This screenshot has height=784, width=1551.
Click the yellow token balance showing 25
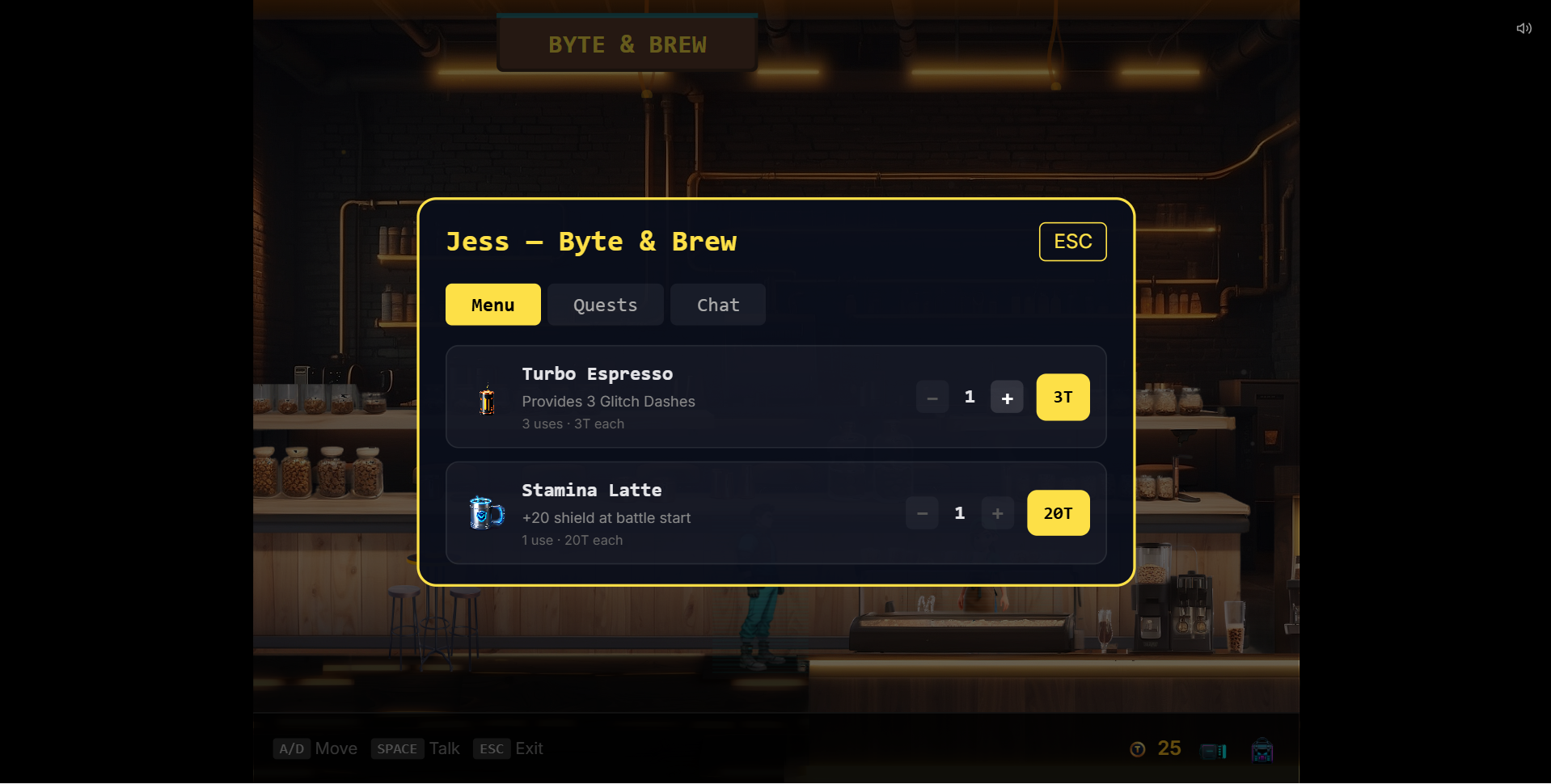click(x=1169, y=748)
